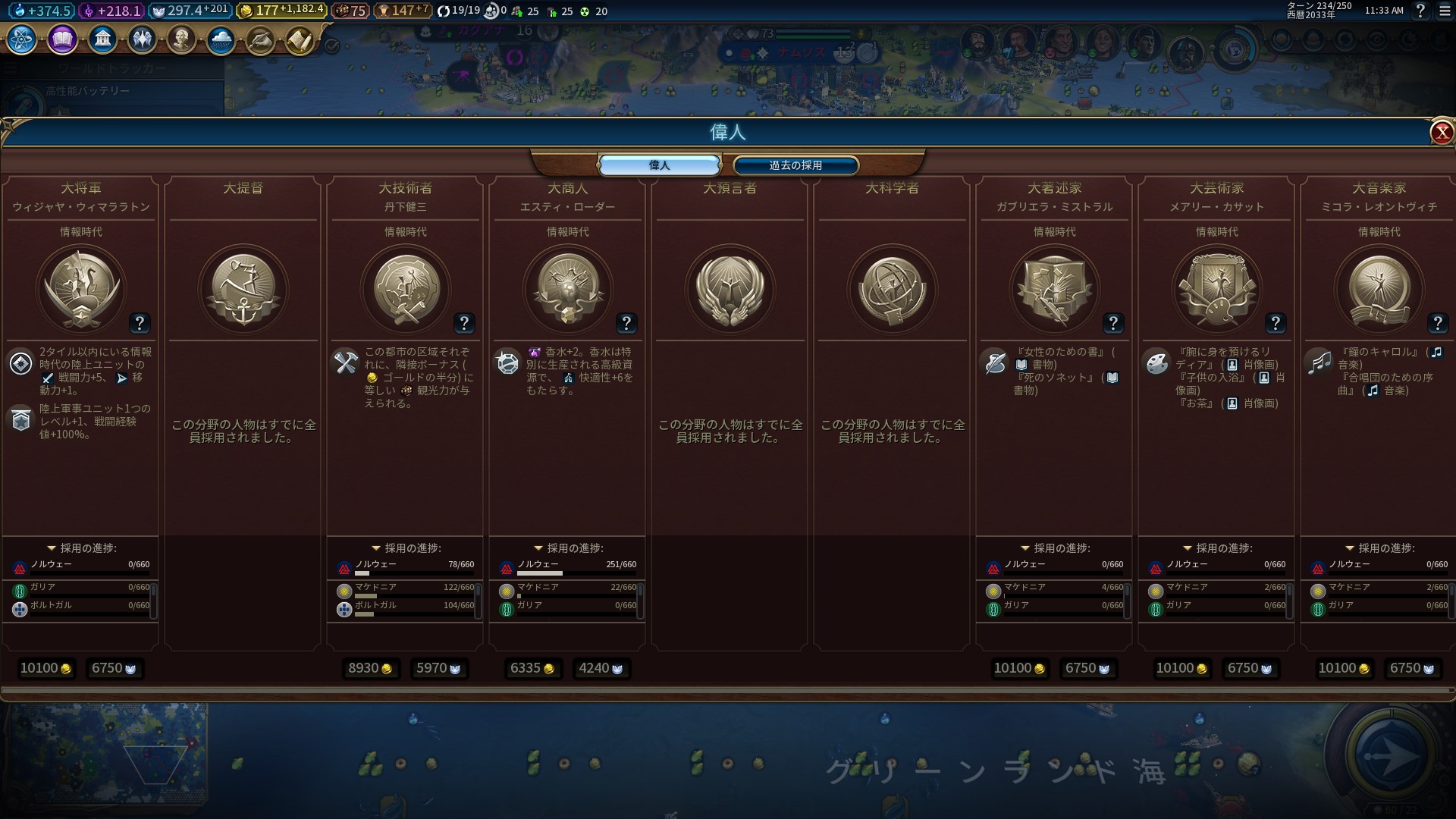Buy the Great General for 10100 gold
Screen dimensions: 1456x819
coord(45,668)
